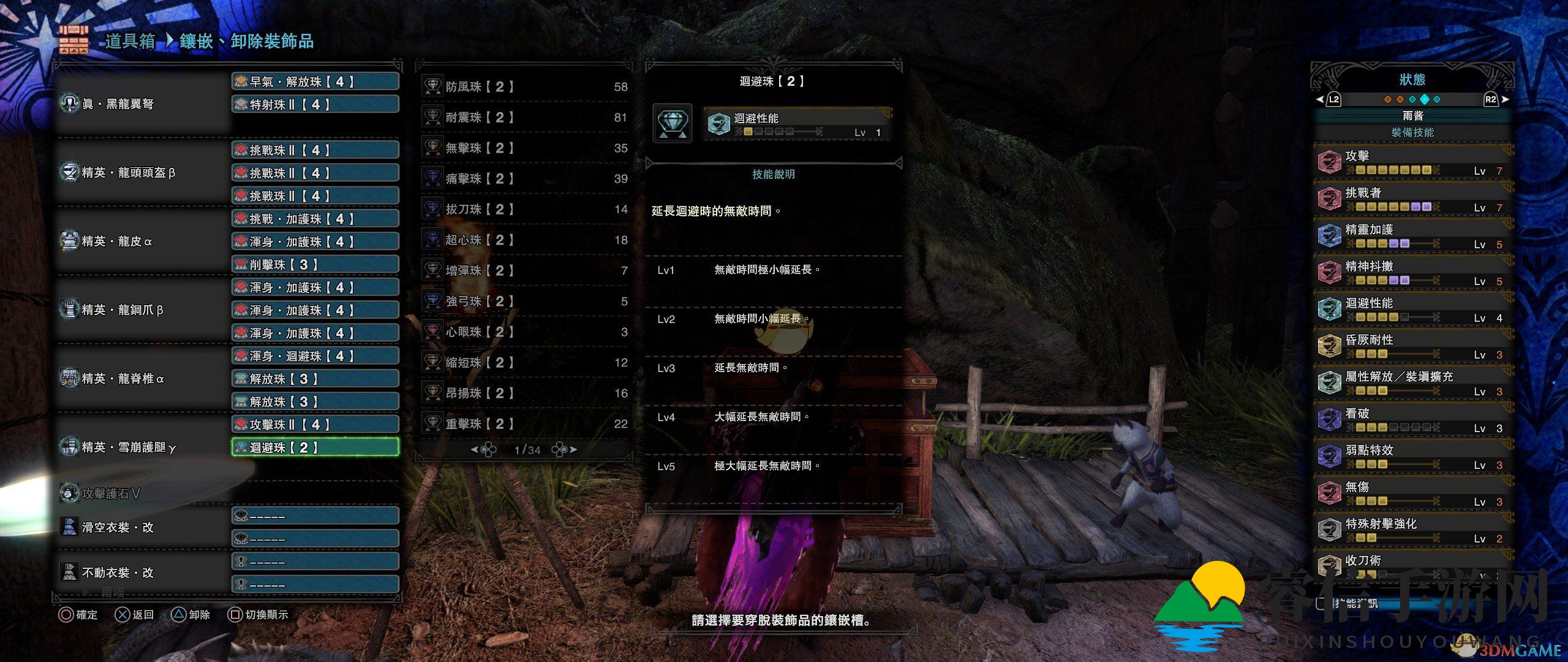The height and width of the screenshot is (662, 1568).
Task: Select the 渾身・迴避珠【4】 slot
Action: [x=315, y=356]
